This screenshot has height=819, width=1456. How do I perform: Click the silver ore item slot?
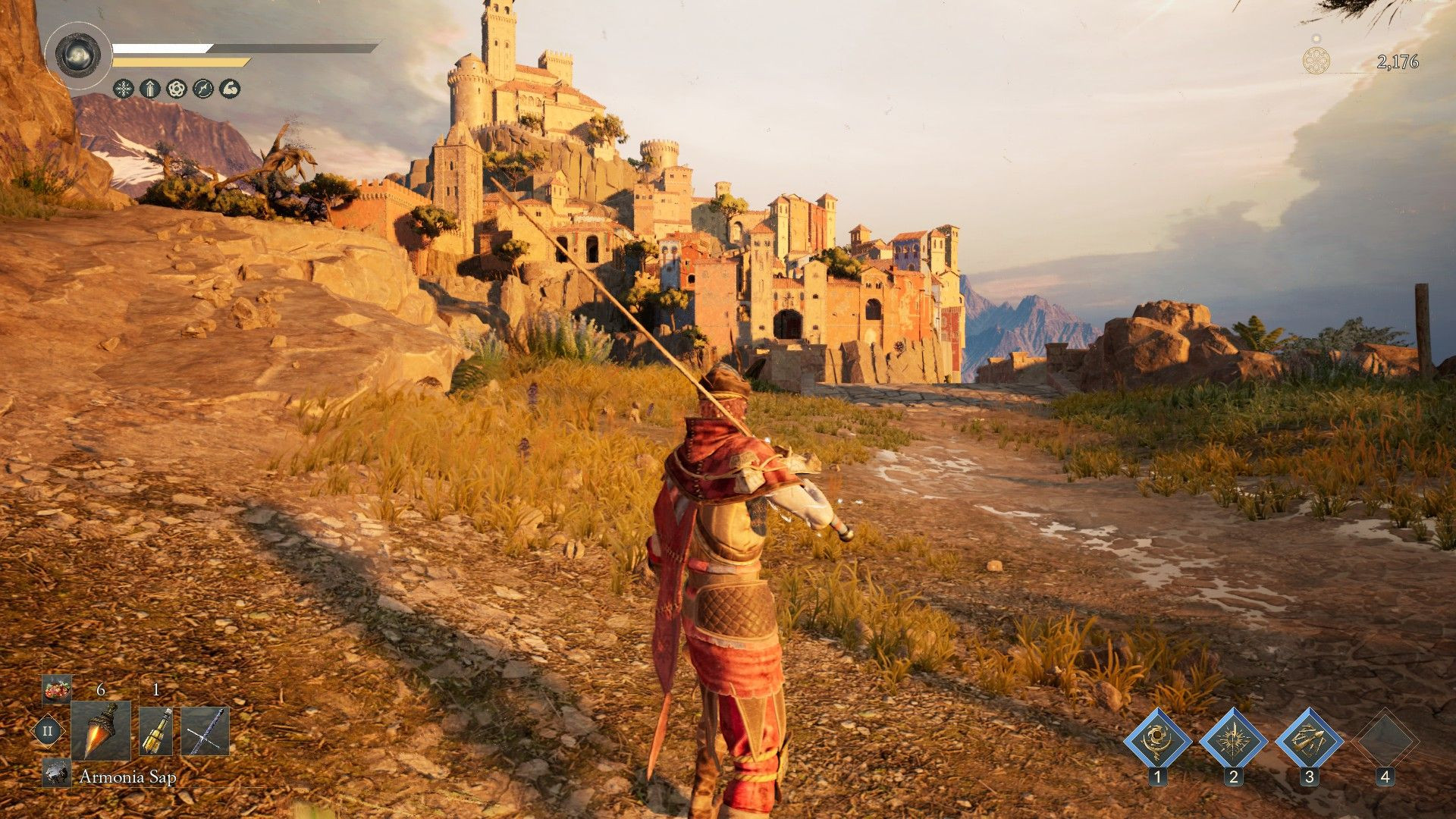pos(56,772)
